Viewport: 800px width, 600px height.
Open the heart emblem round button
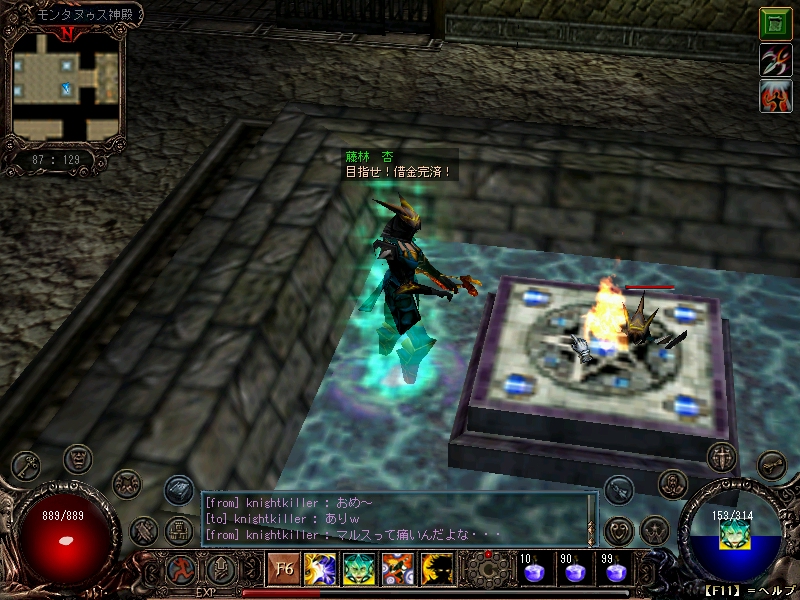620,528
